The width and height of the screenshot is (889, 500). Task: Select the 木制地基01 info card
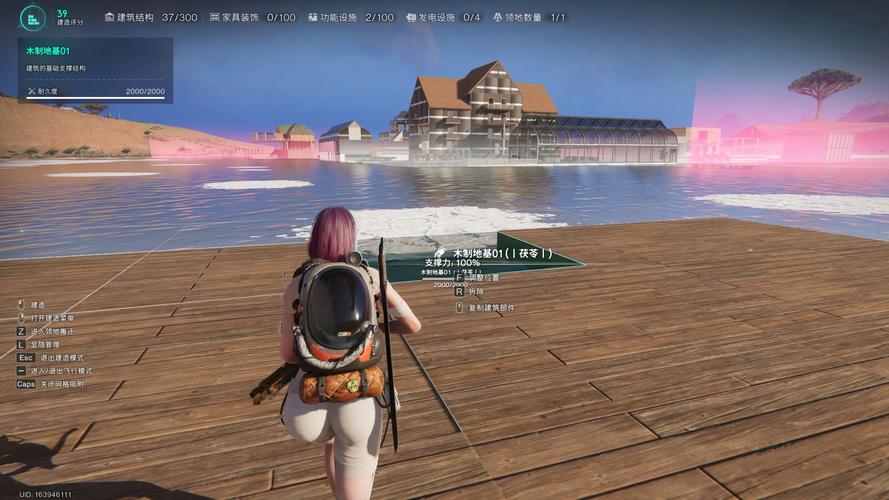tap(95, 70)
